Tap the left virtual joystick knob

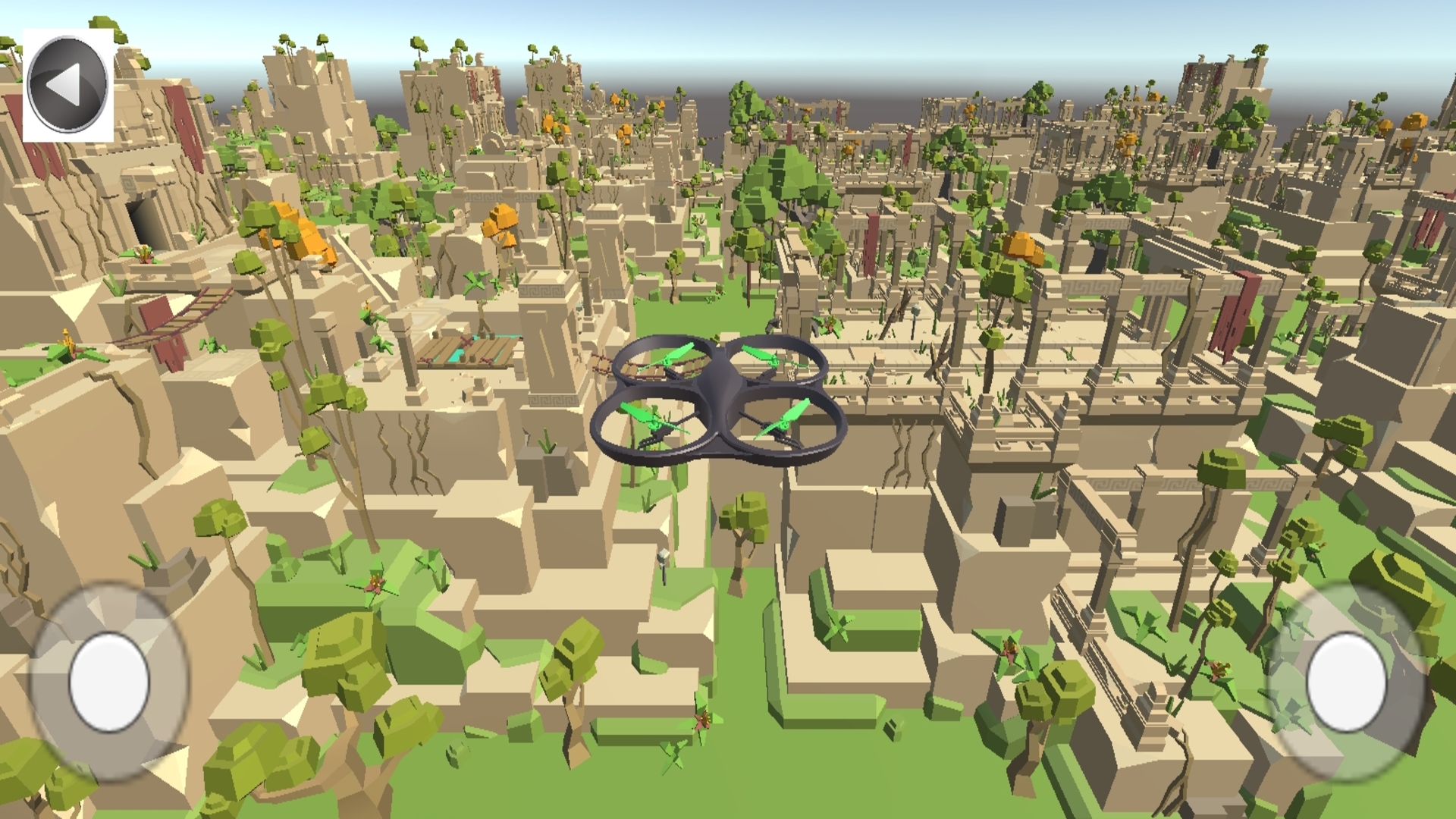click(110, 683)
